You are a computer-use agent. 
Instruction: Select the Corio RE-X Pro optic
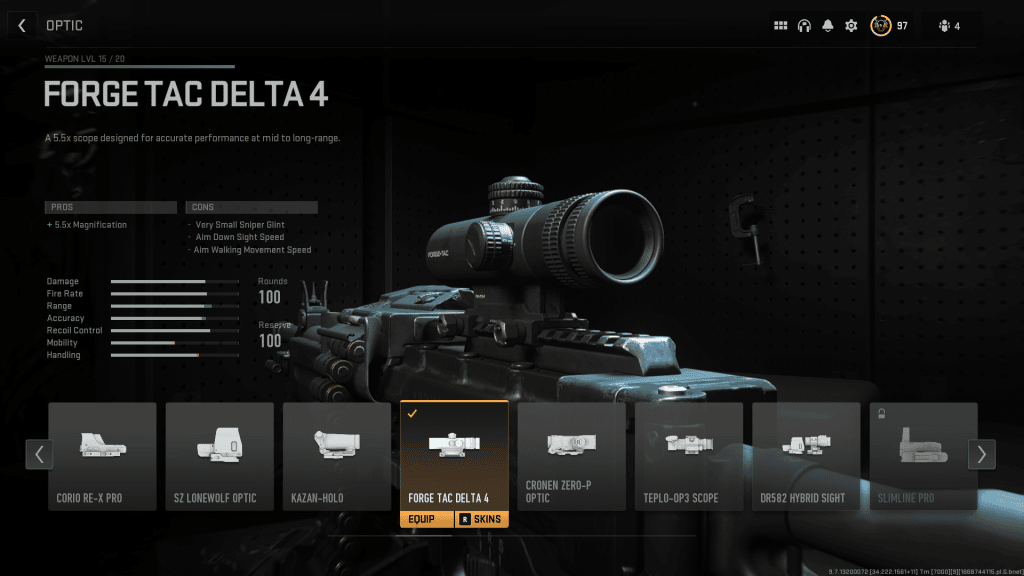(x=102, y=456)
